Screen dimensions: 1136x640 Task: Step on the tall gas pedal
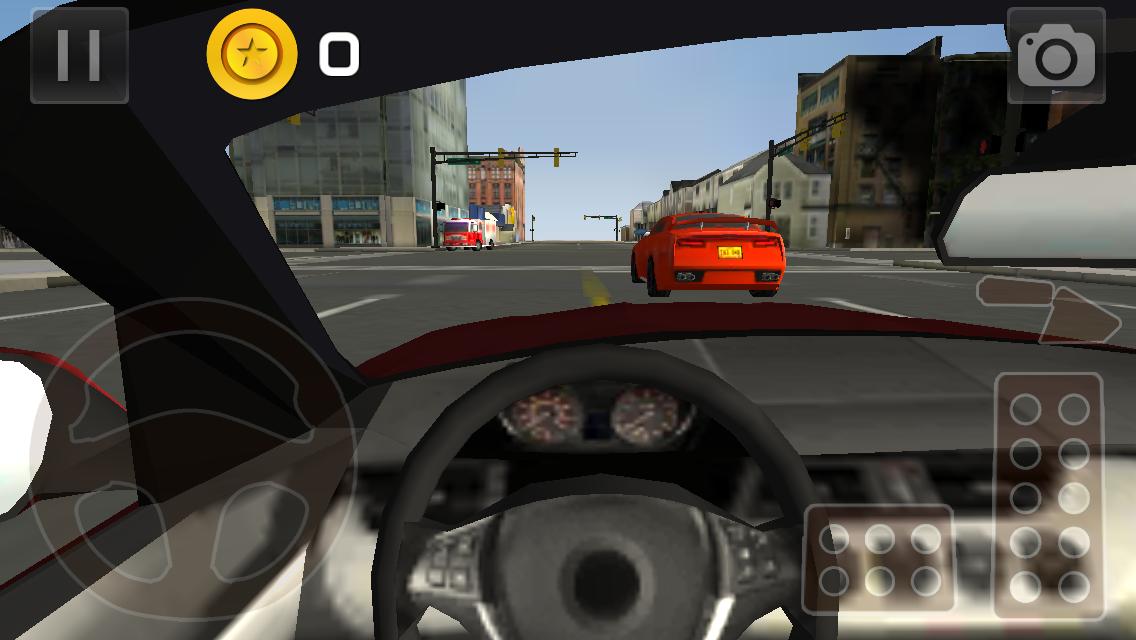[1049, 496]
